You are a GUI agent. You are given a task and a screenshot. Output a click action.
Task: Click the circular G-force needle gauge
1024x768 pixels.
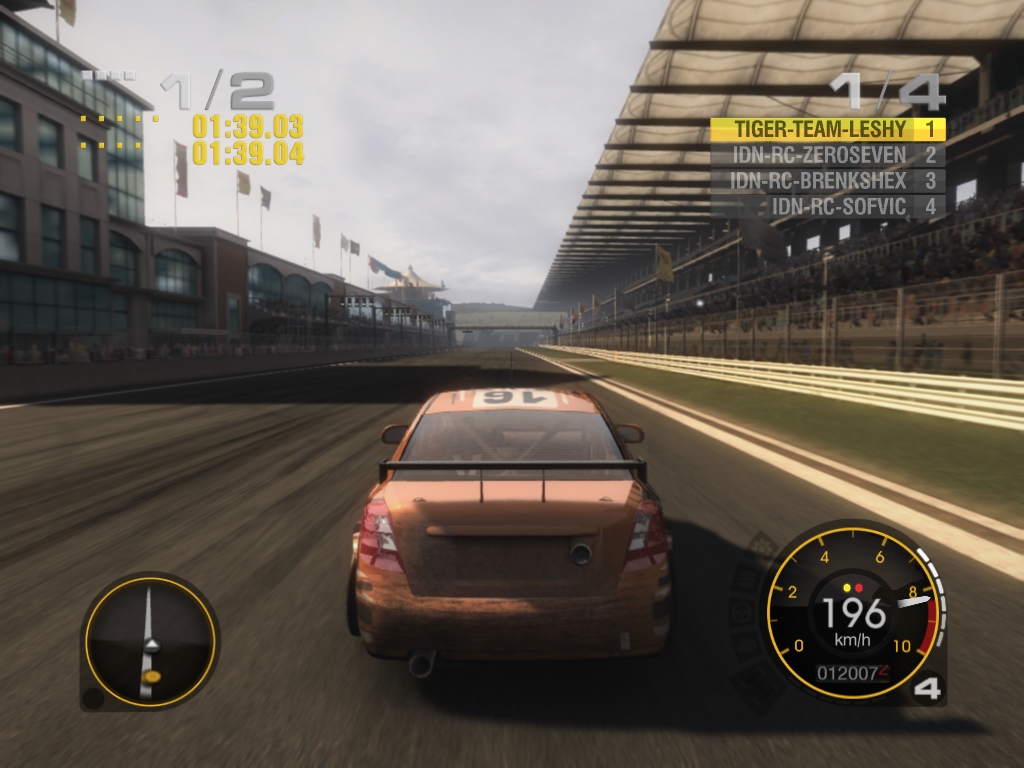point(150,641)
